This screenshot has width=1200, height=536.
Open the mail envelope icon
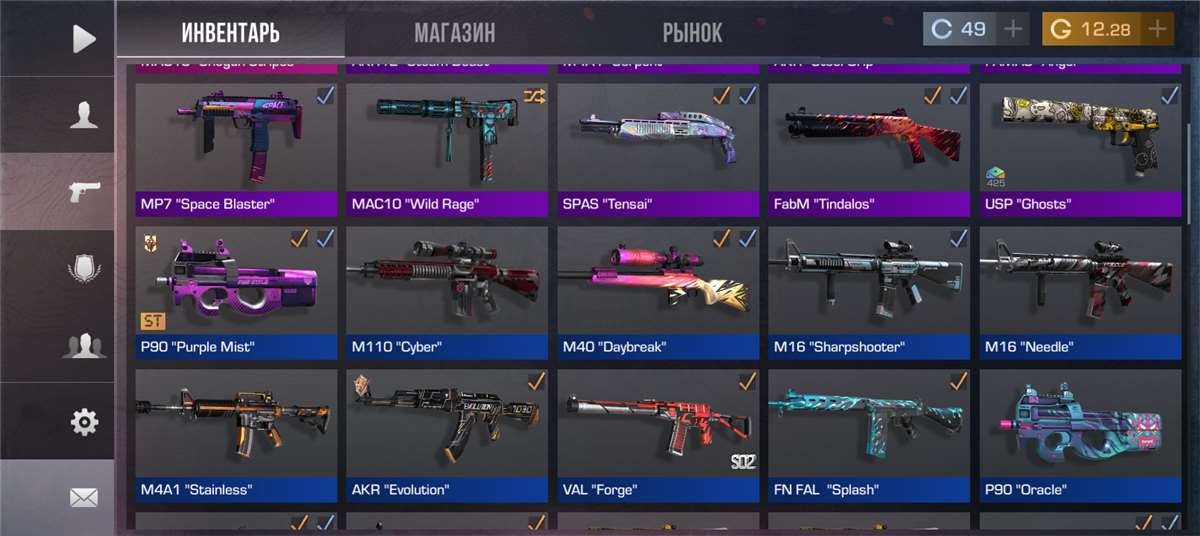point(84,497)
